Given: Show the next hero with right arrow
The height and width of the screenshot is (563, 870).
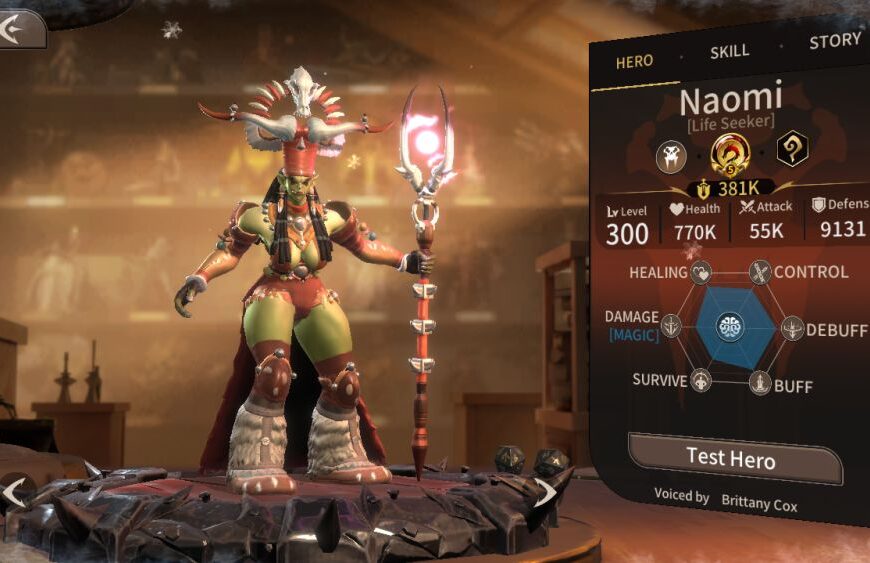Looking at the screenshot, I should (x=545, y=492).
